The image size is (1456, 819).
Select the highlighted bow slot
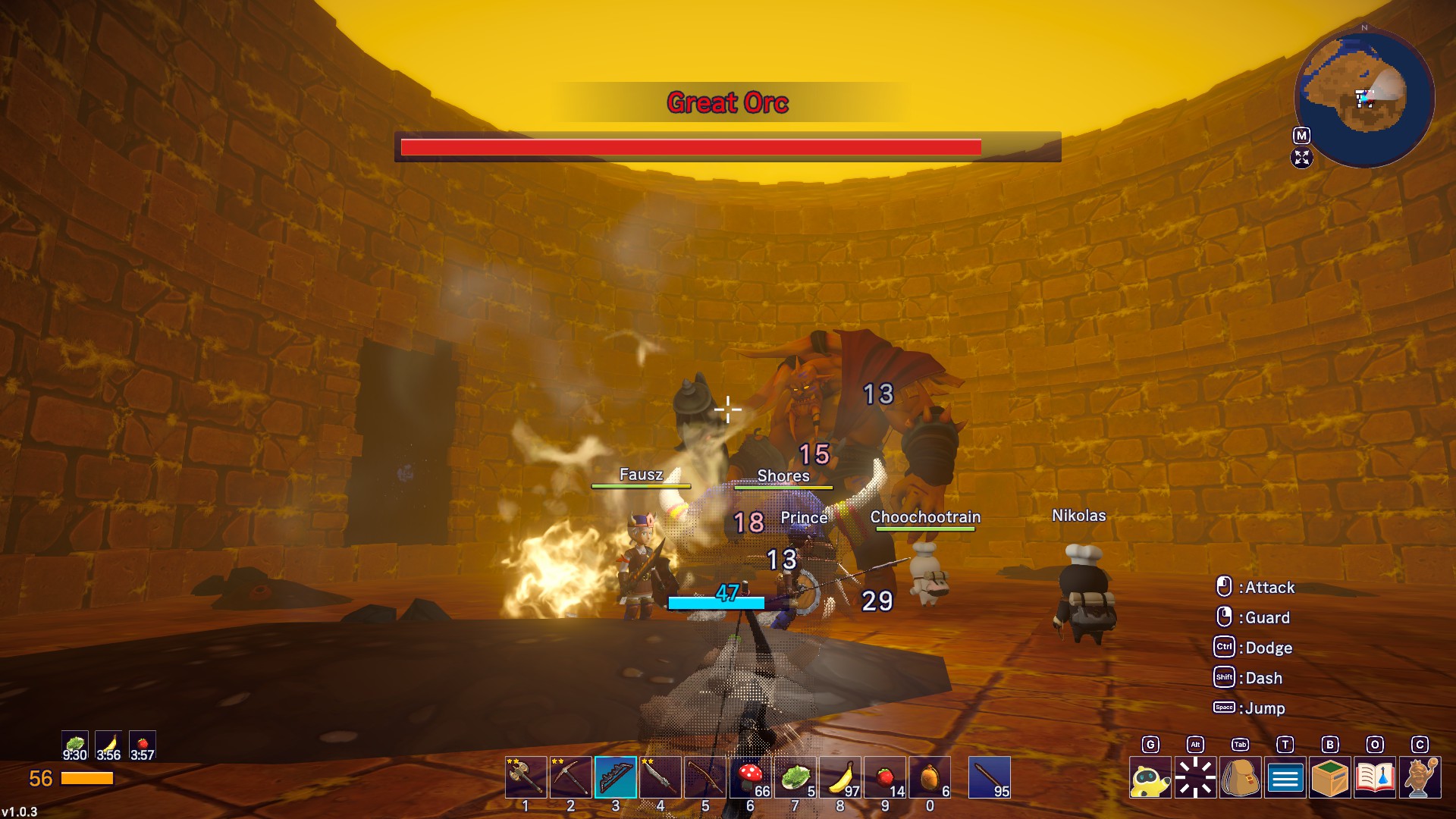[x=616, y=777]
